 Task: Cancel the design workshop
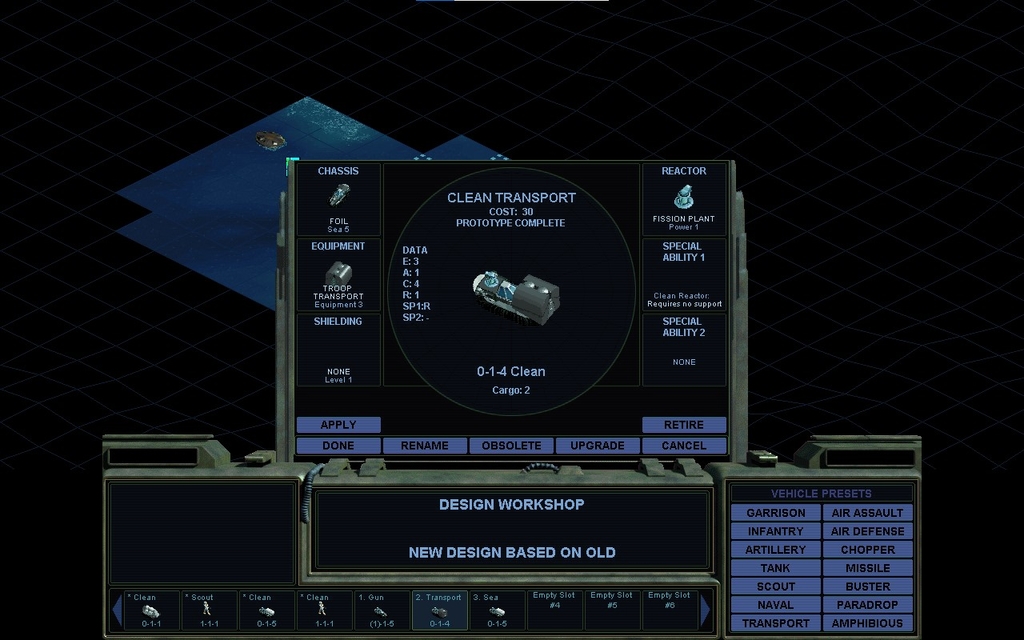click(x=684, y=446)
